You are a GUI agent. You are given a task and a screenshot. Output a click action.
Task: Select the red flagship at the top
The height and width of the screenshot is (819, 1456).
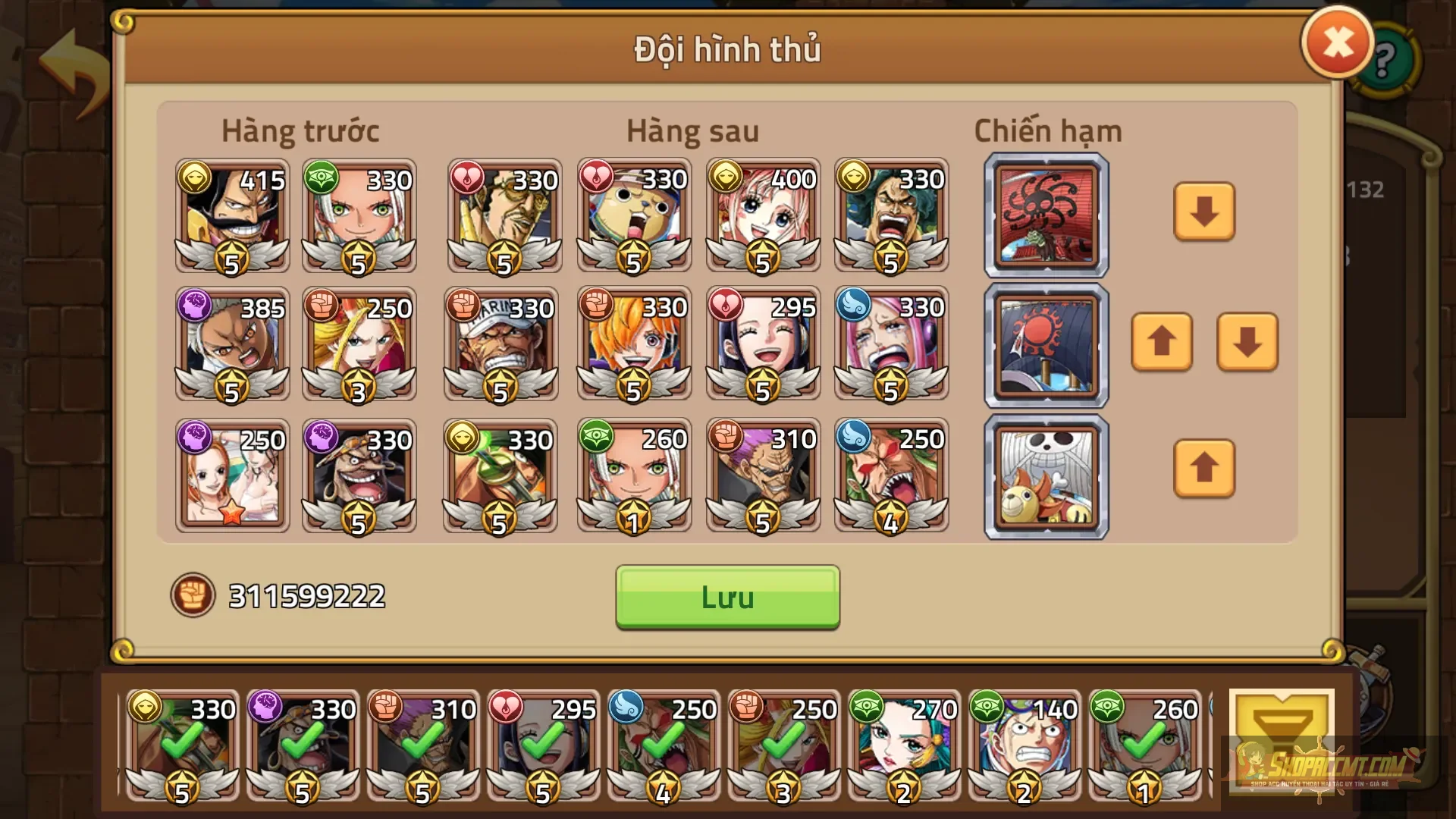point(1045,215)
